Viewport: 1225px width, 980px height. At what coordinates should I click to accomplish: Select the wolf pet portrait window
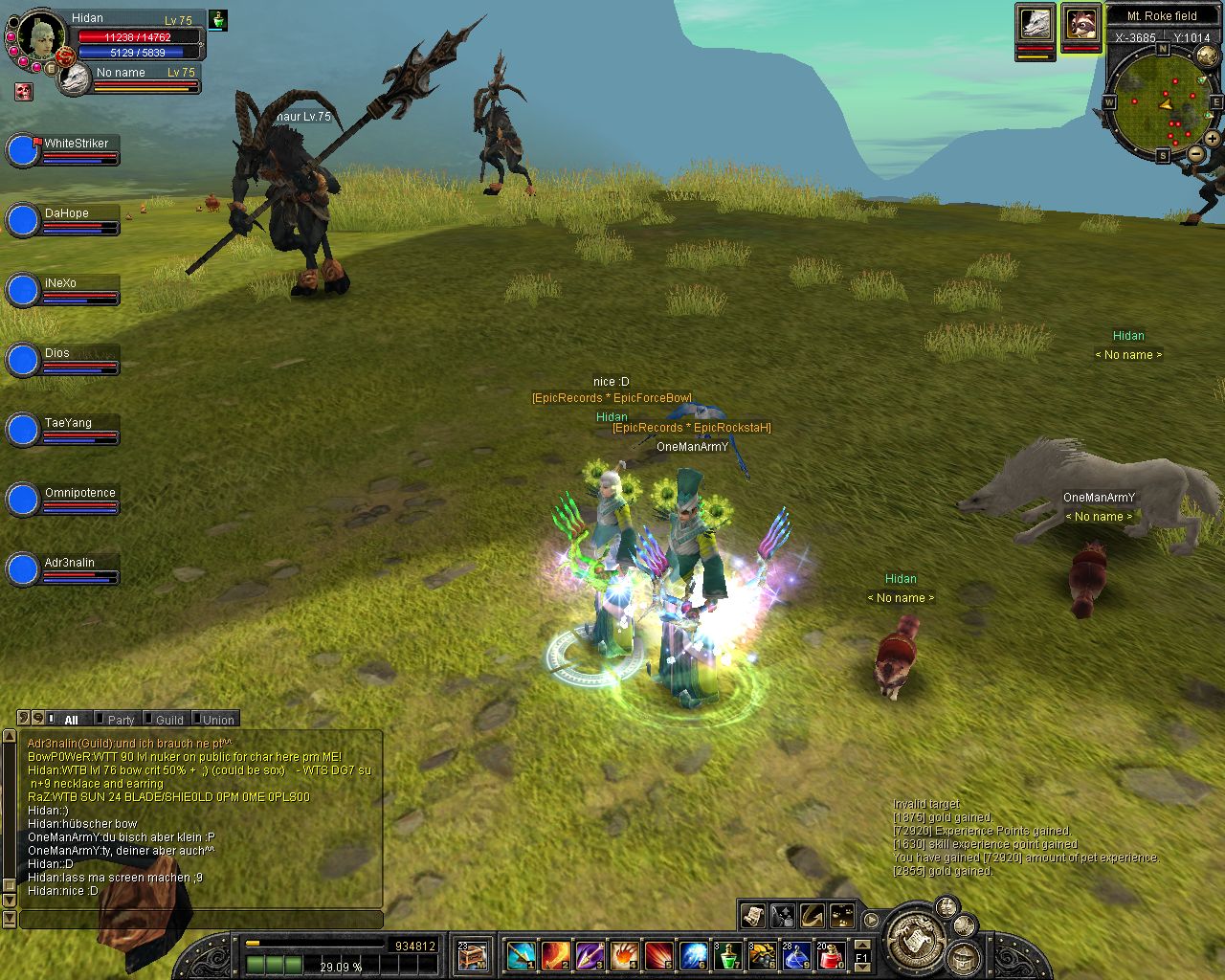[1035, 24]
